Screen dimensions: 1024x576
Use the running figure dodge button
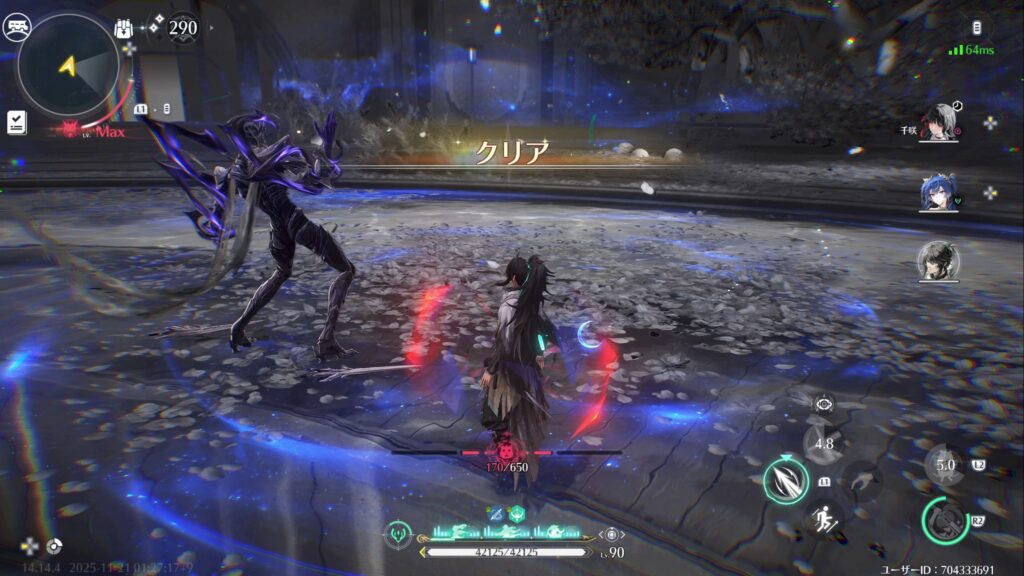point(824,518)
